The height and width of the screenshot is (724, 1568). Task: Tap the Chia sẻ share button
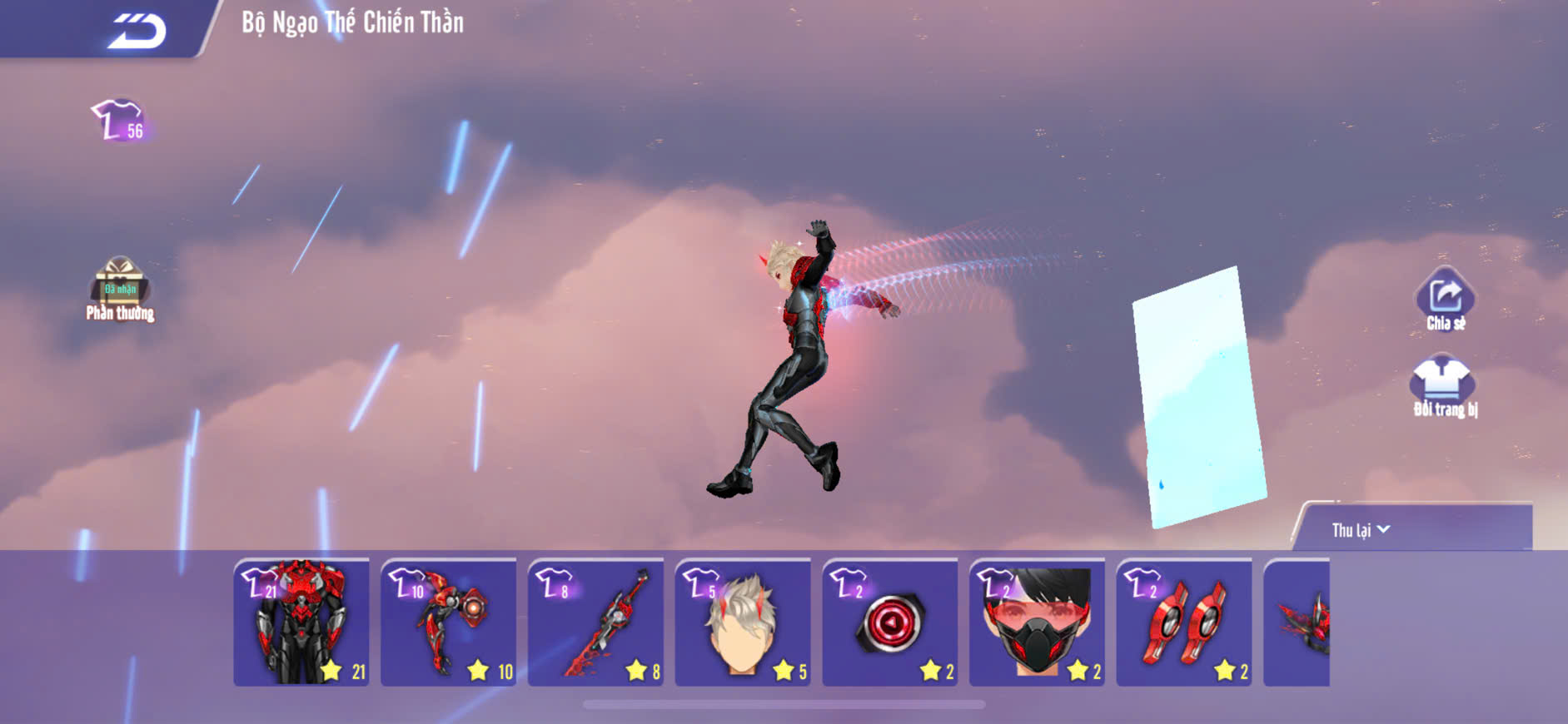pos(1445,300)
